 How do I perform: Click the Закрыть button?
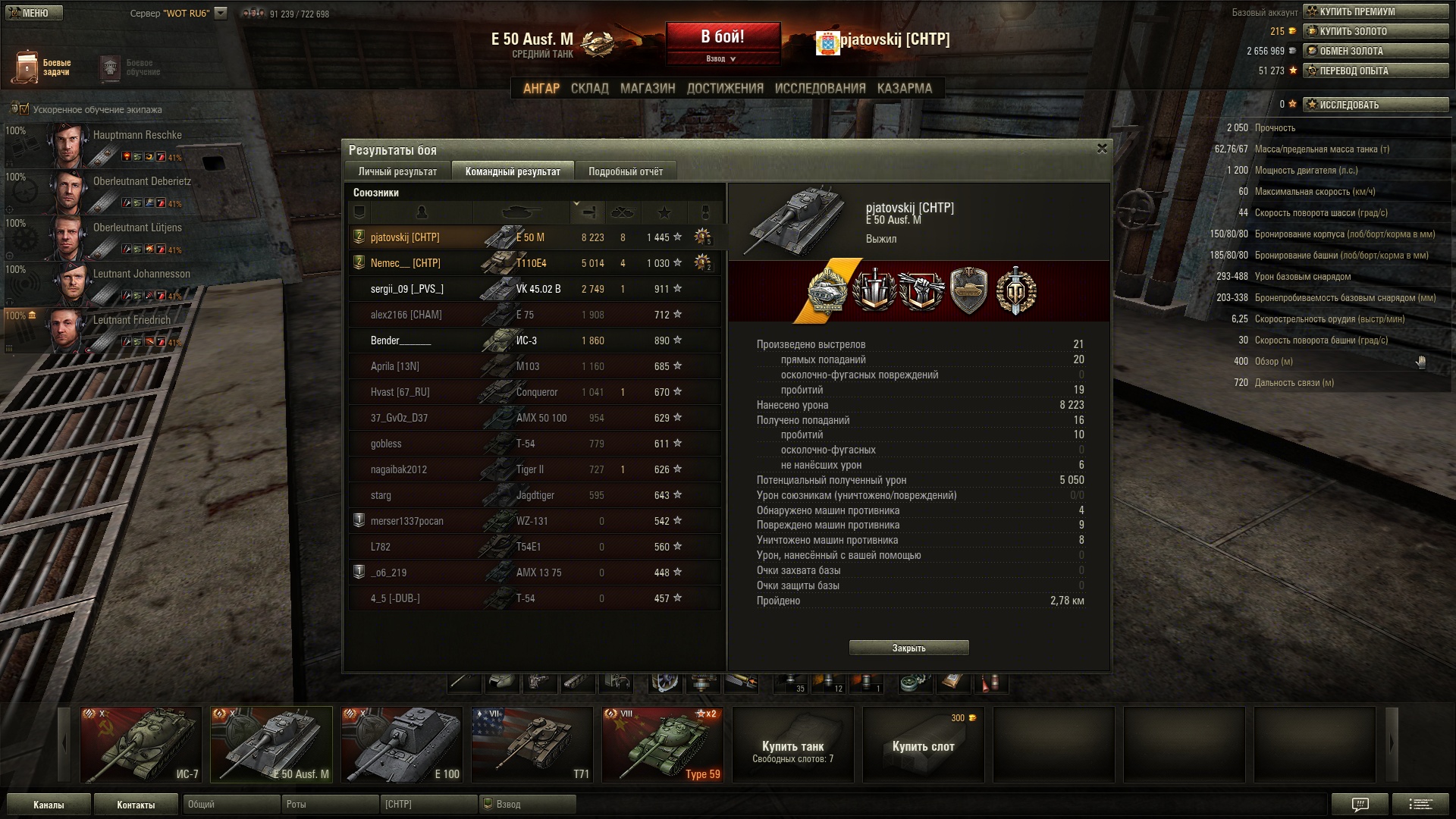[908, 648]
